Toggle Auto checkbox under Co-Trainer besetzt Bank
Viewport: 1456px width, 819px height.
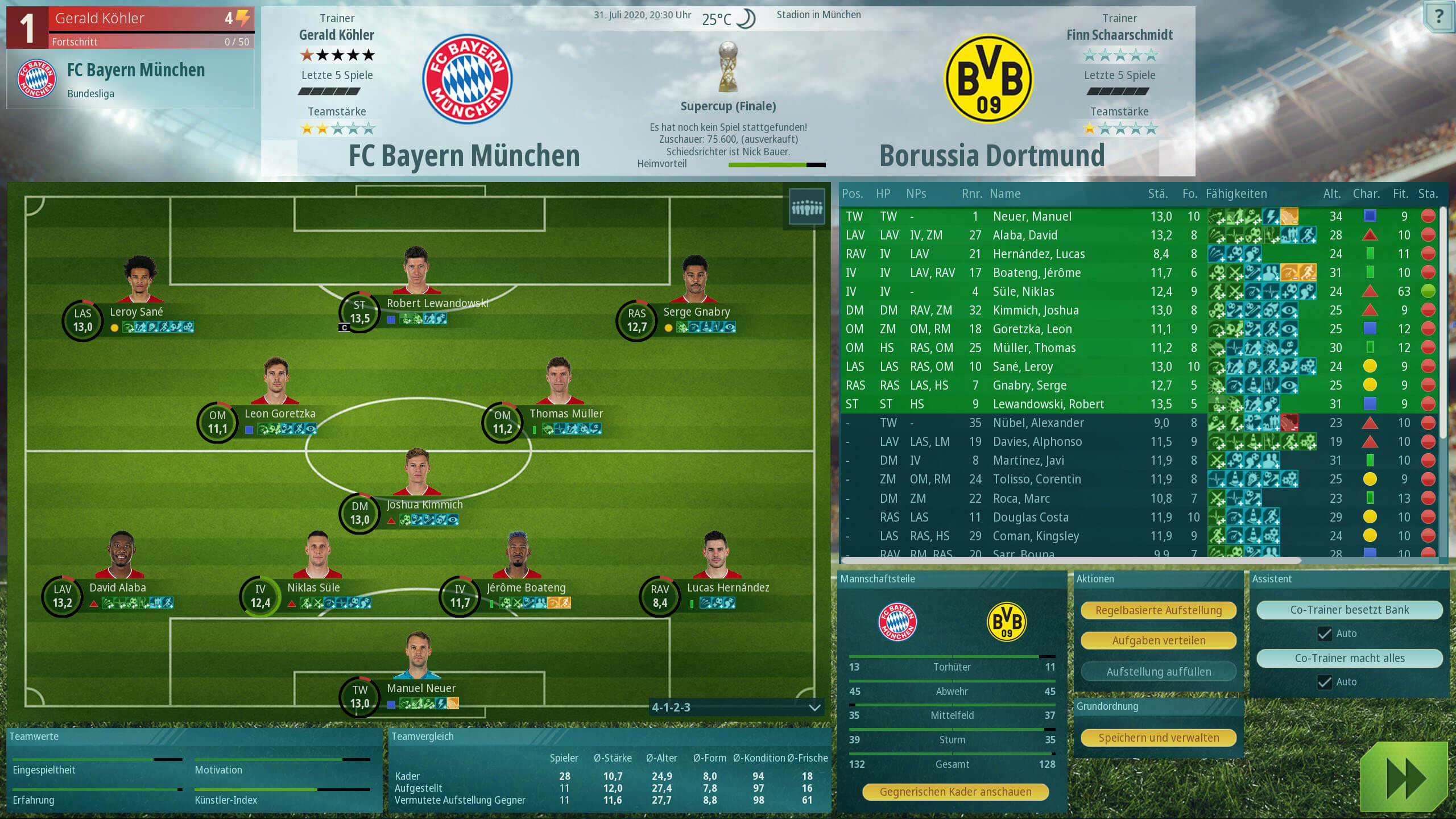click(x=1325, y=634)
